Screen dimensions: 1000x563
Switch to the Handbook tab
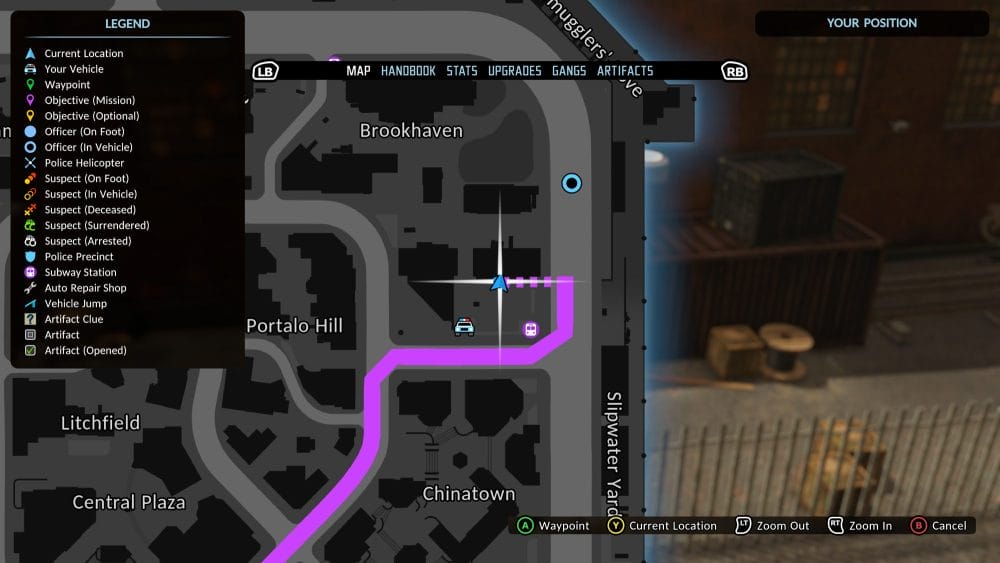(408, 71)
